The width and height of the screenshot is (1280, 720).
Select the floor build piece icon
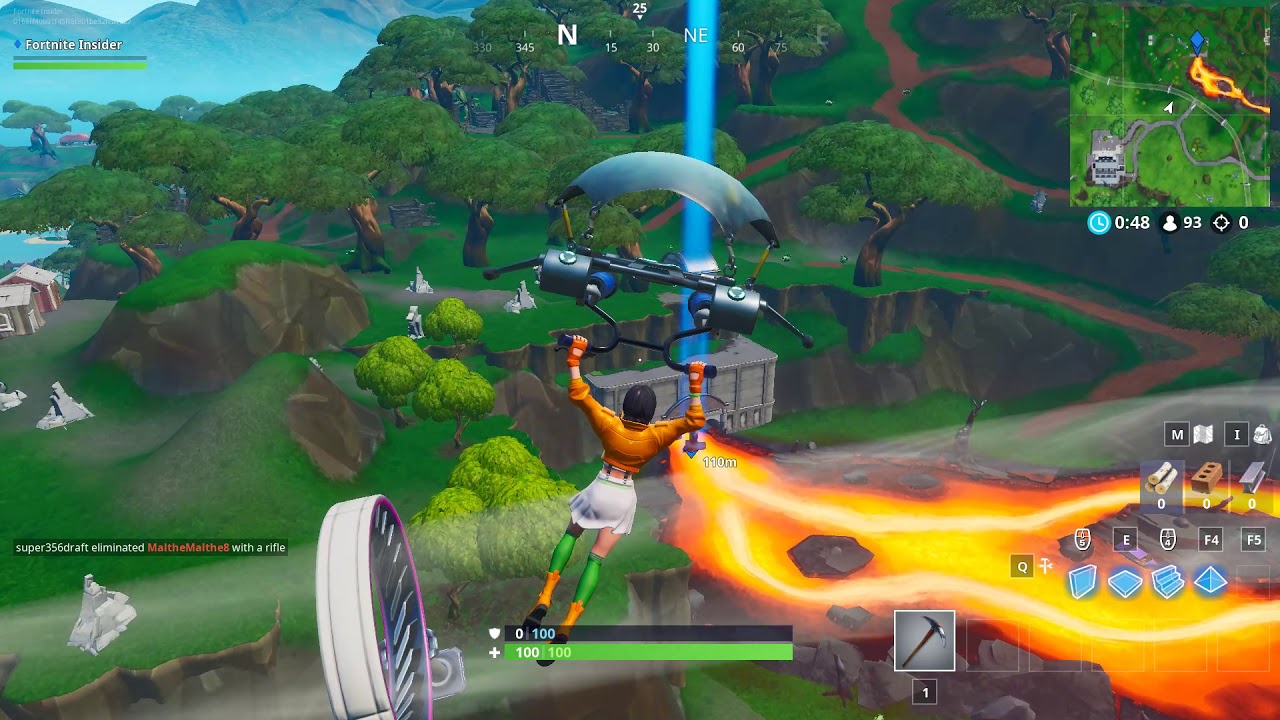click(x=1125, y=580)
